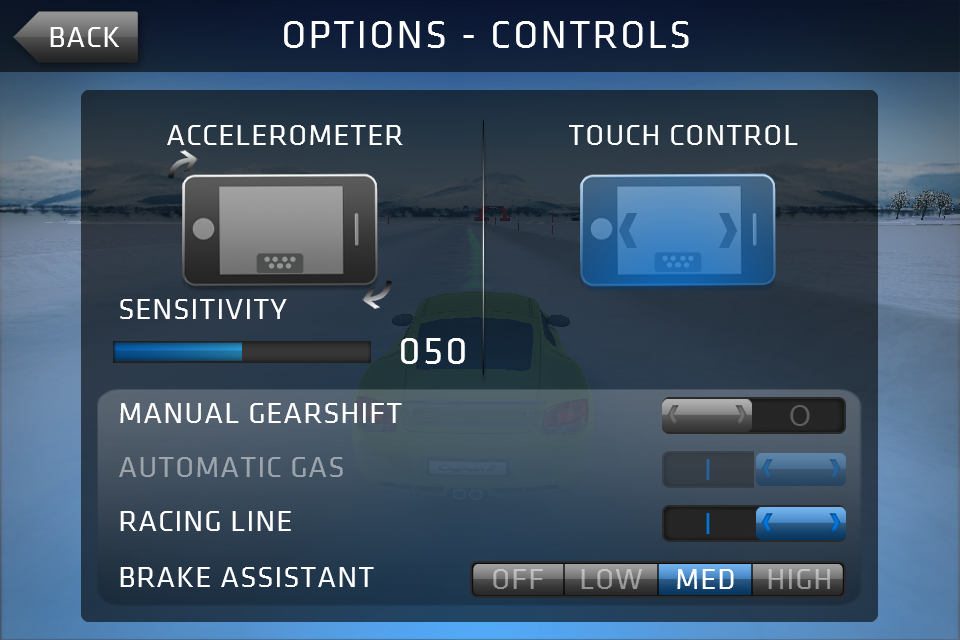Set Brake Assistant to LOW
The height and width of the screenshot is (640, 960).
pos(610,579)
